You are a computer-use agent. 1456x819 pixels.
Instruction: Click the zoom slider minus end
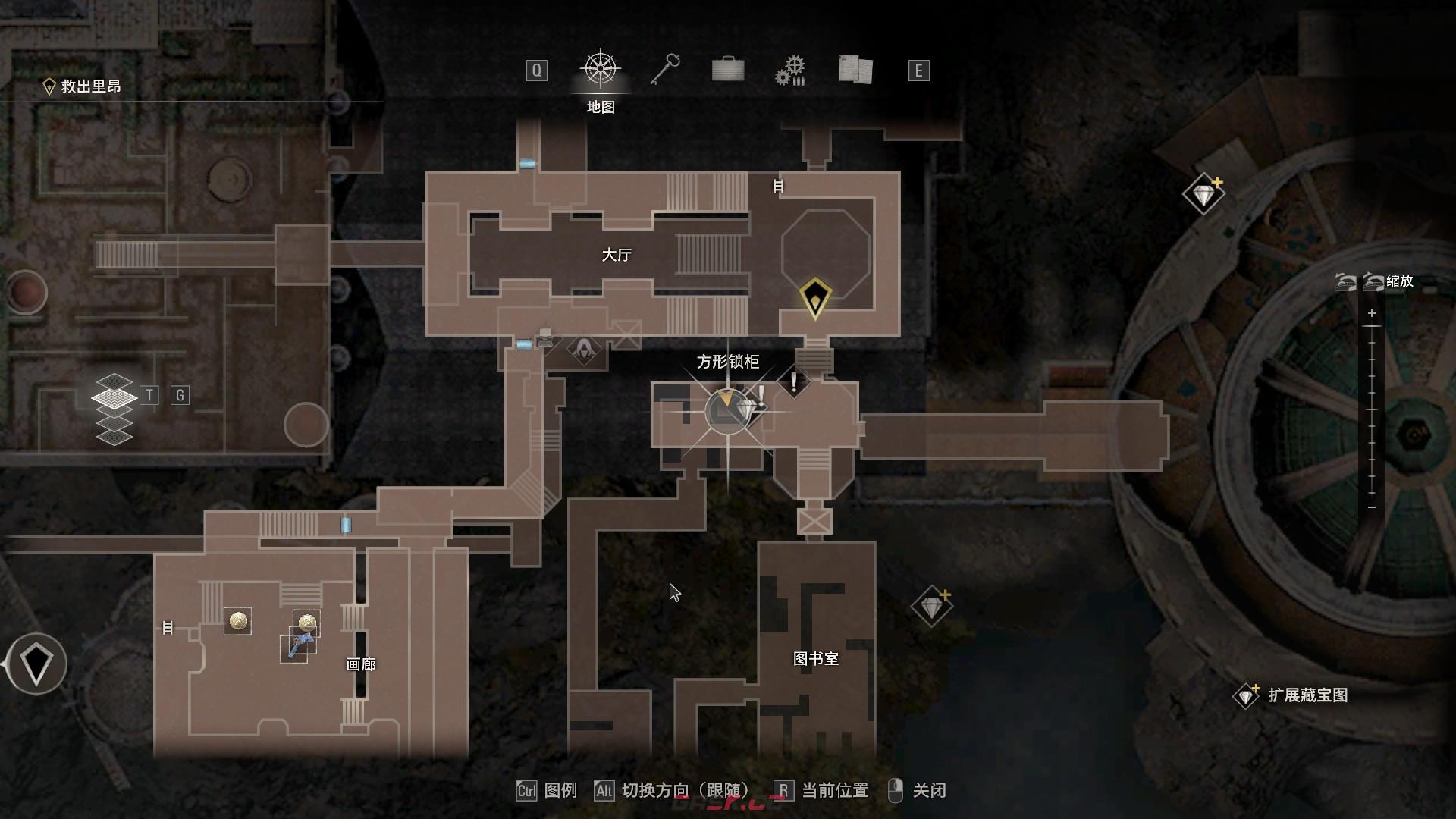click(x=1371, y=507)
